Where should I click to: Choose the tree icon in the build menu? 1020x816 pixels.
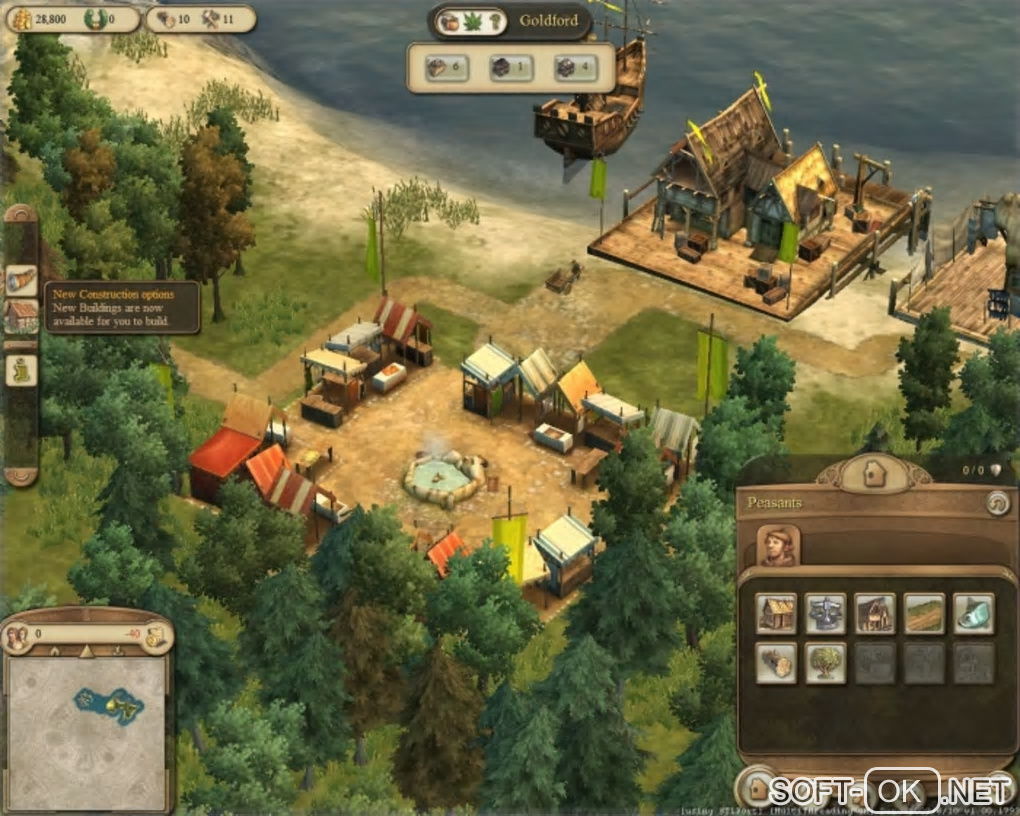pos(826,662)
